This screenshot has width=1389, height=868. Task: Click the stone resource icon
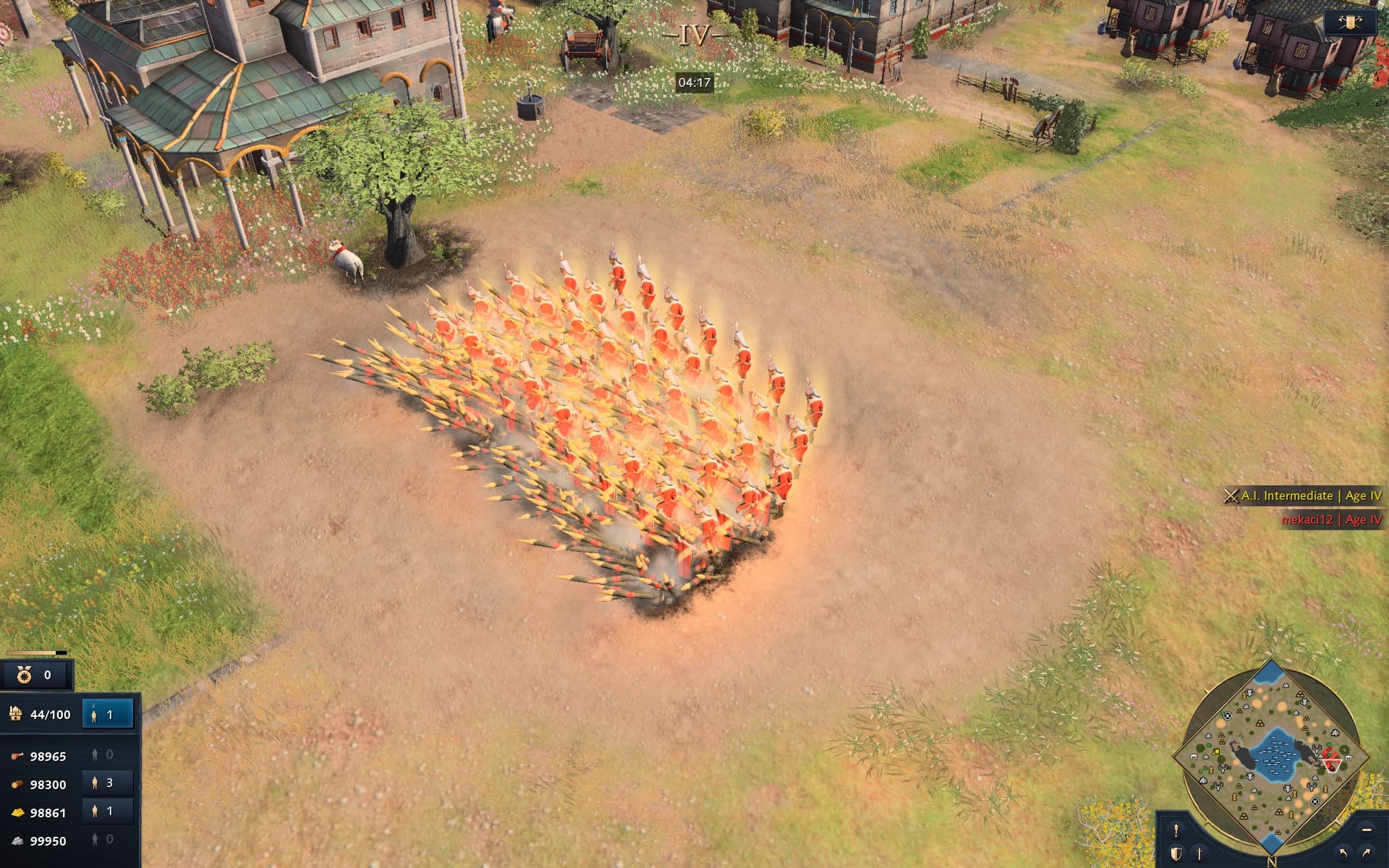point(17,839)
